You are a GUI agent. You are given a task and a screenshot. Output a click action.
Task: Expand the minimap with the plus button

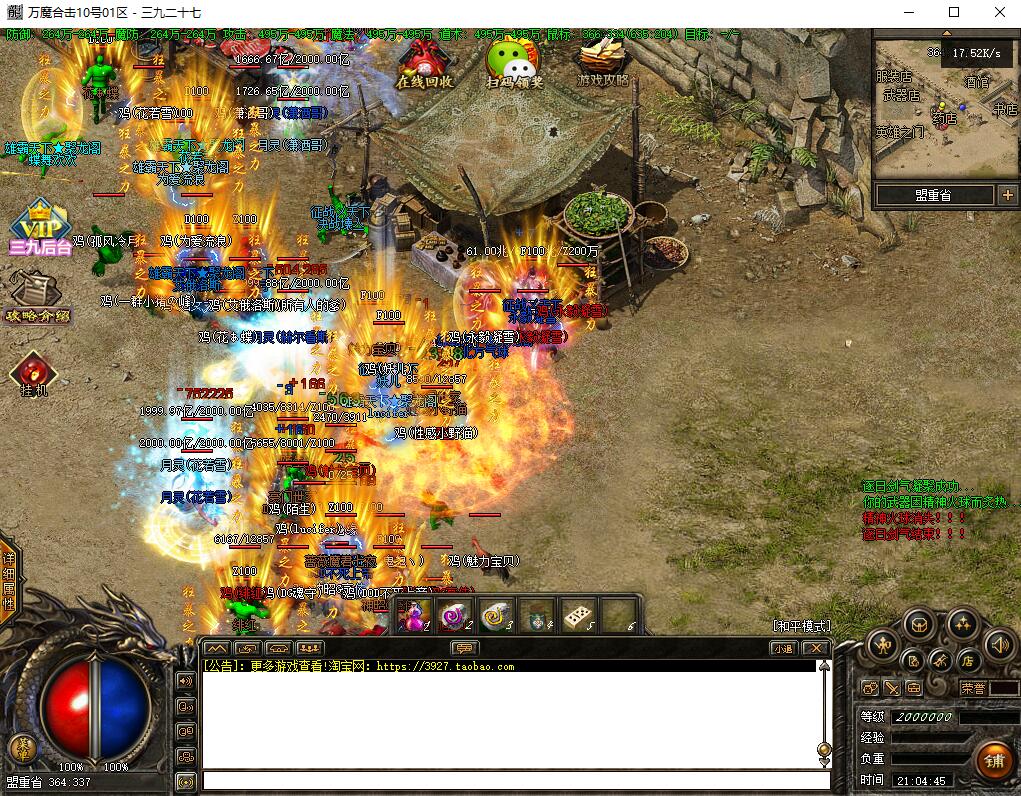coord(1007,195)
